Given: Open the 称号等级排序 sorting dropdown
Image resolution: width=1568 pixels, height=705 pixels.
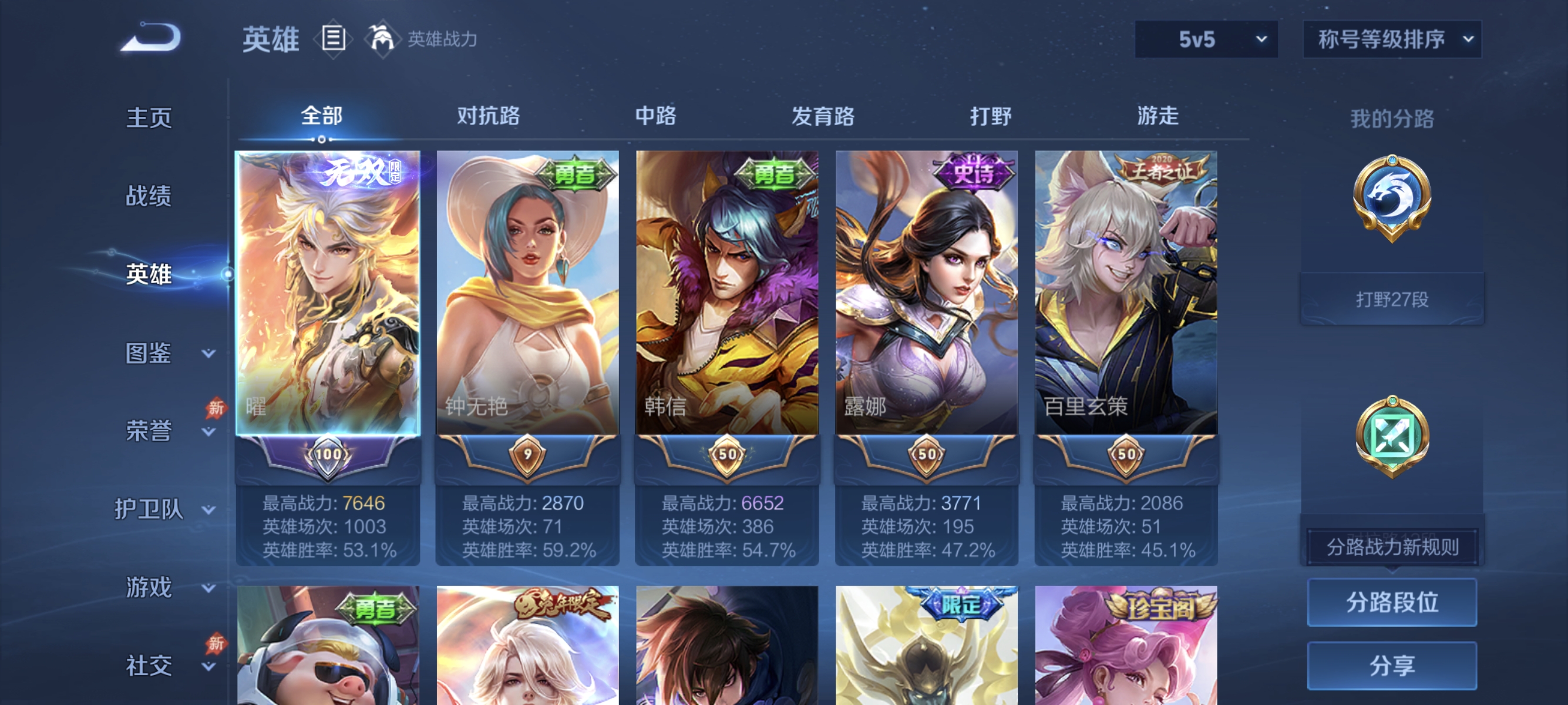Looking at the screenshot, I should [1391, 38].
